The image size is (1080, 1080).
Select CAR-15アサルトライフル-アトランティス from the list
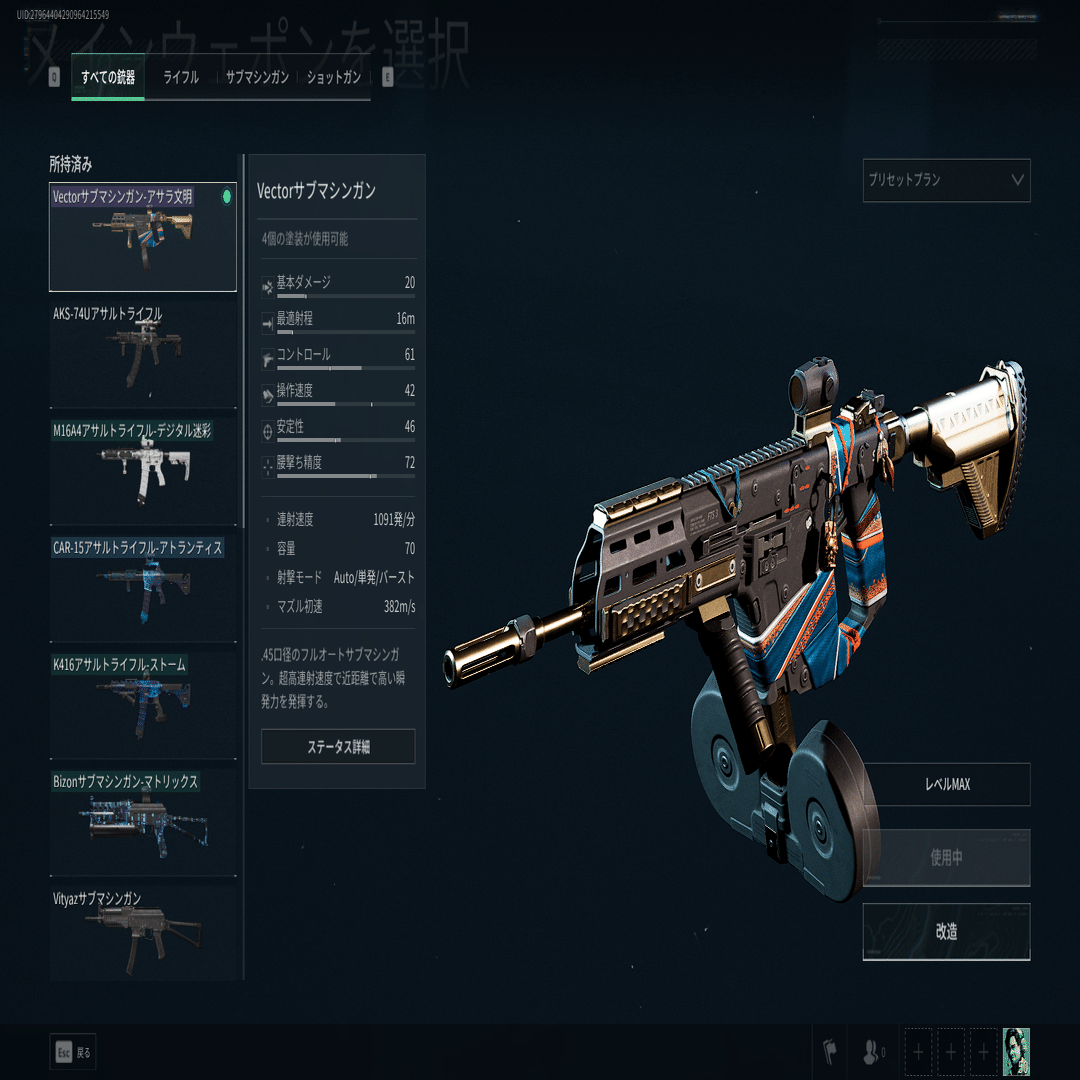coord(143,588)
